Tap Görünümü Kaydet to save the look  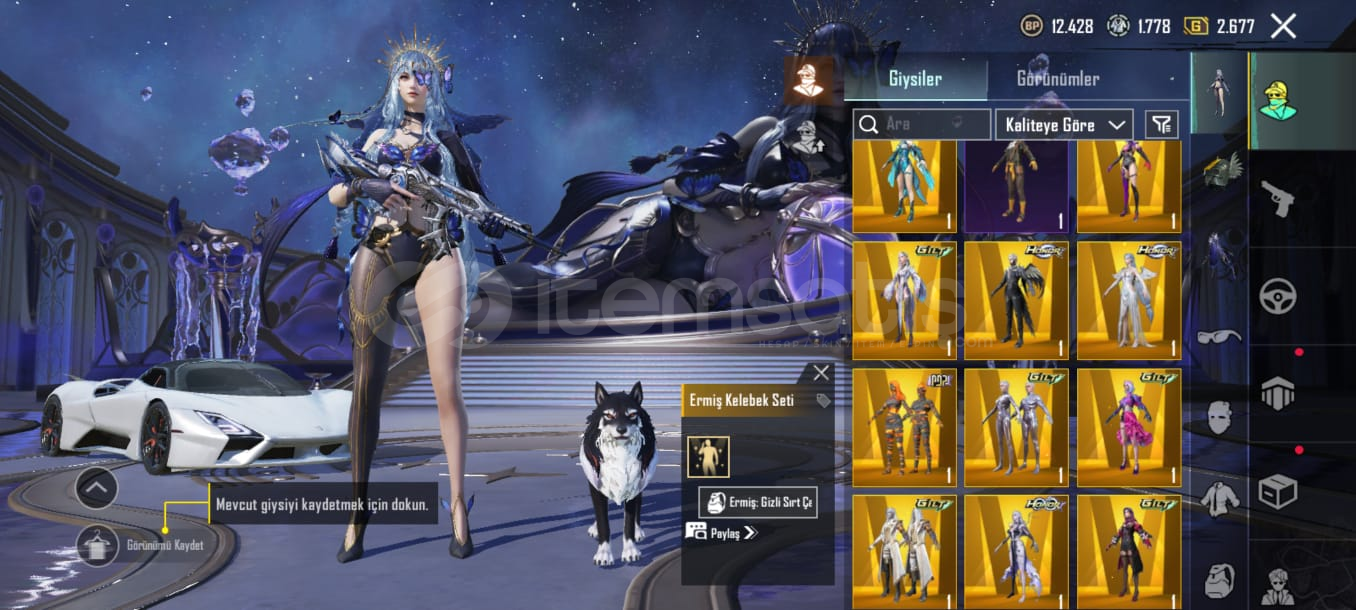pos(97,545)
